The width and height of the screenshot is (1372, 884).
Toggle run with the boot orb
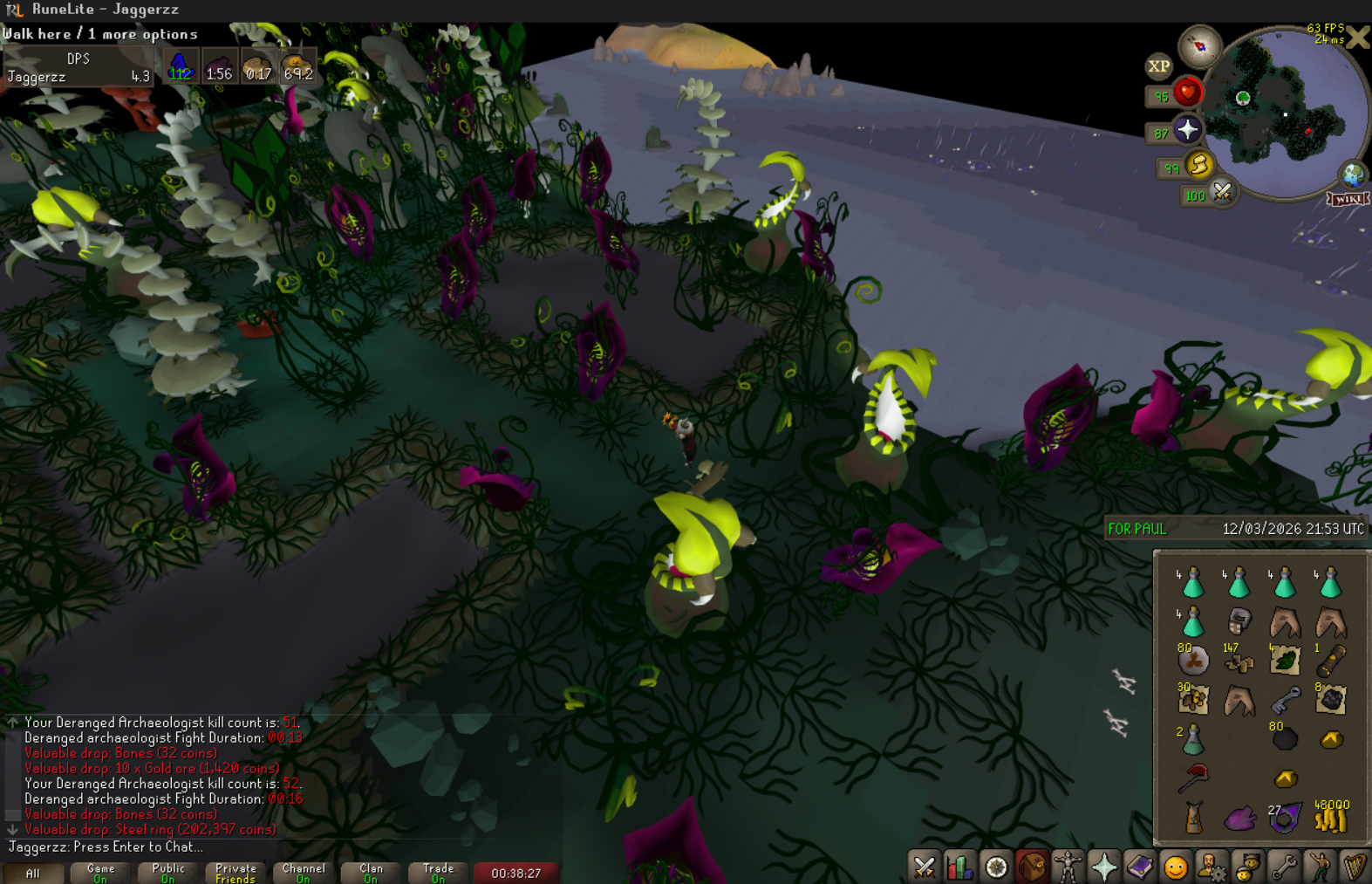(x=1199, y=165)
